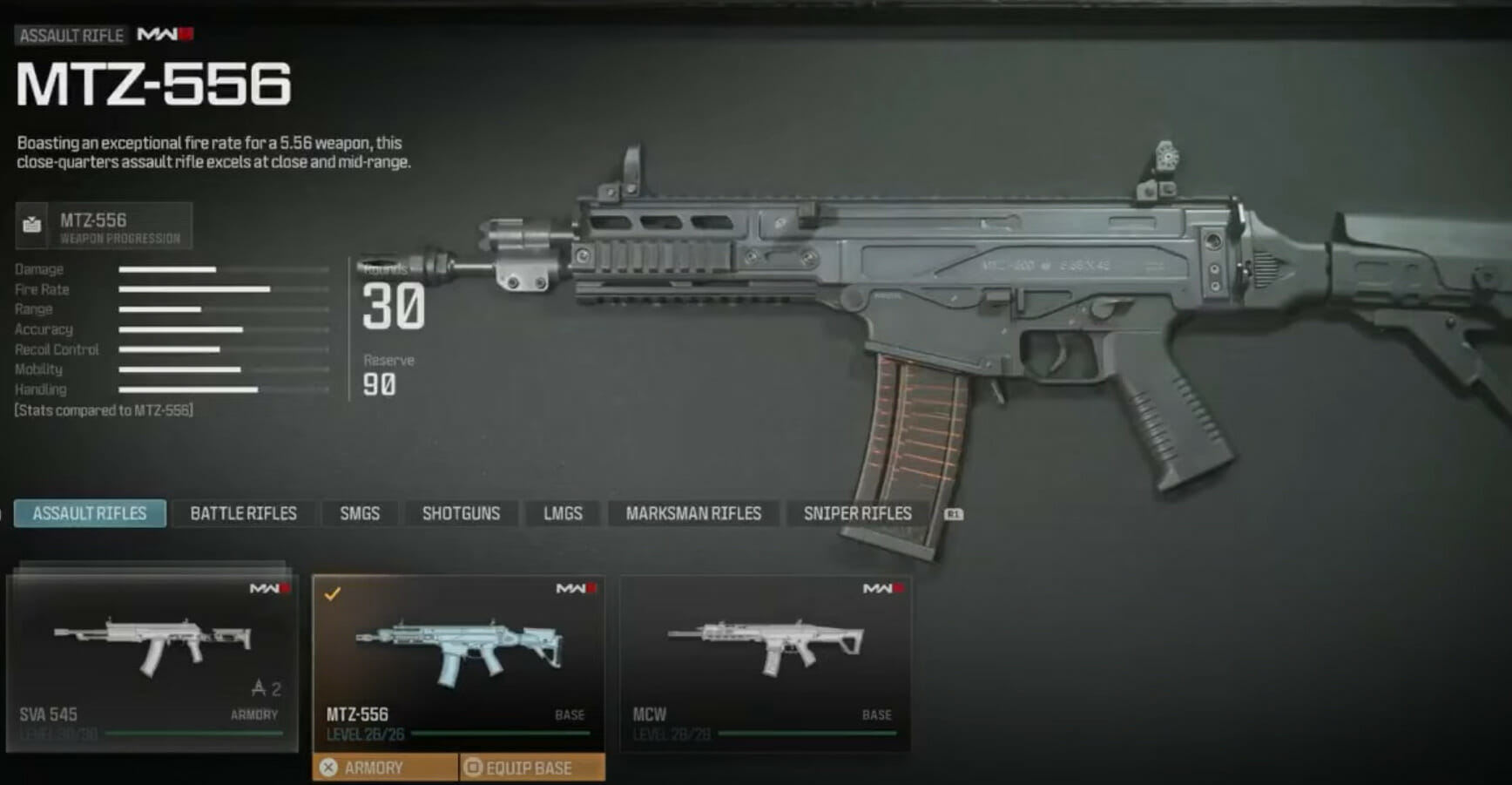Show the Shotguns category
Viewport: 1512px width, 785px height.
click(461, 513)
